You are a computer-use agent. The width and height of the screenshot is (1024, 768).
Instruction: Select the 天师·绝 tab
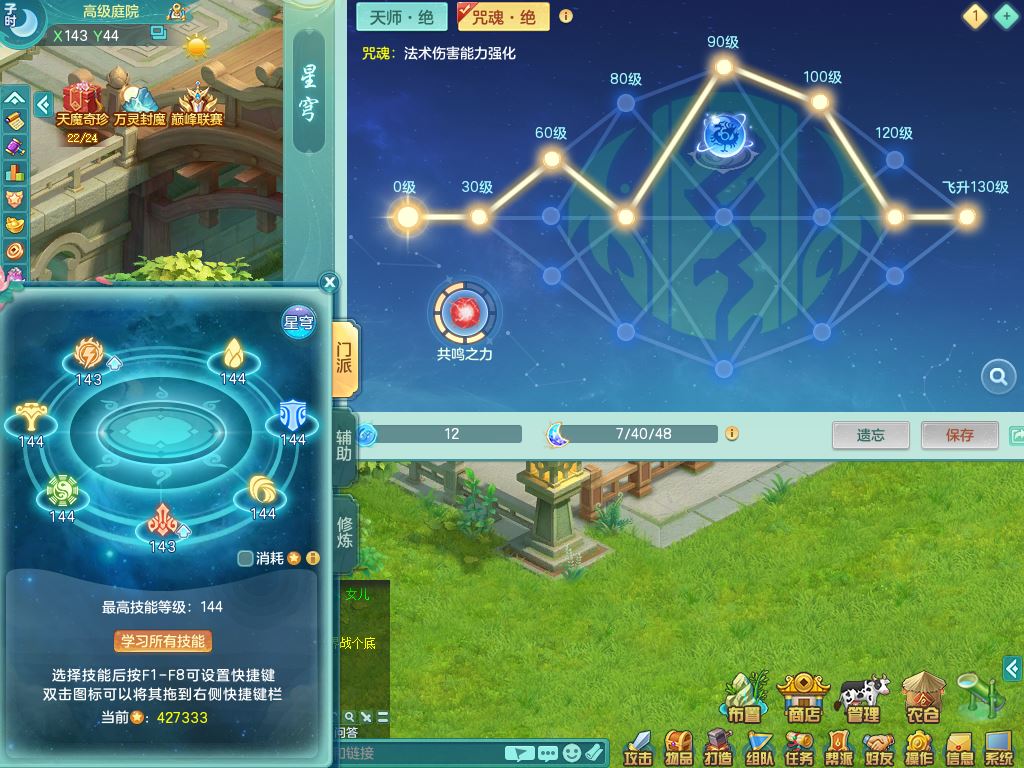[x=401, y=17]
